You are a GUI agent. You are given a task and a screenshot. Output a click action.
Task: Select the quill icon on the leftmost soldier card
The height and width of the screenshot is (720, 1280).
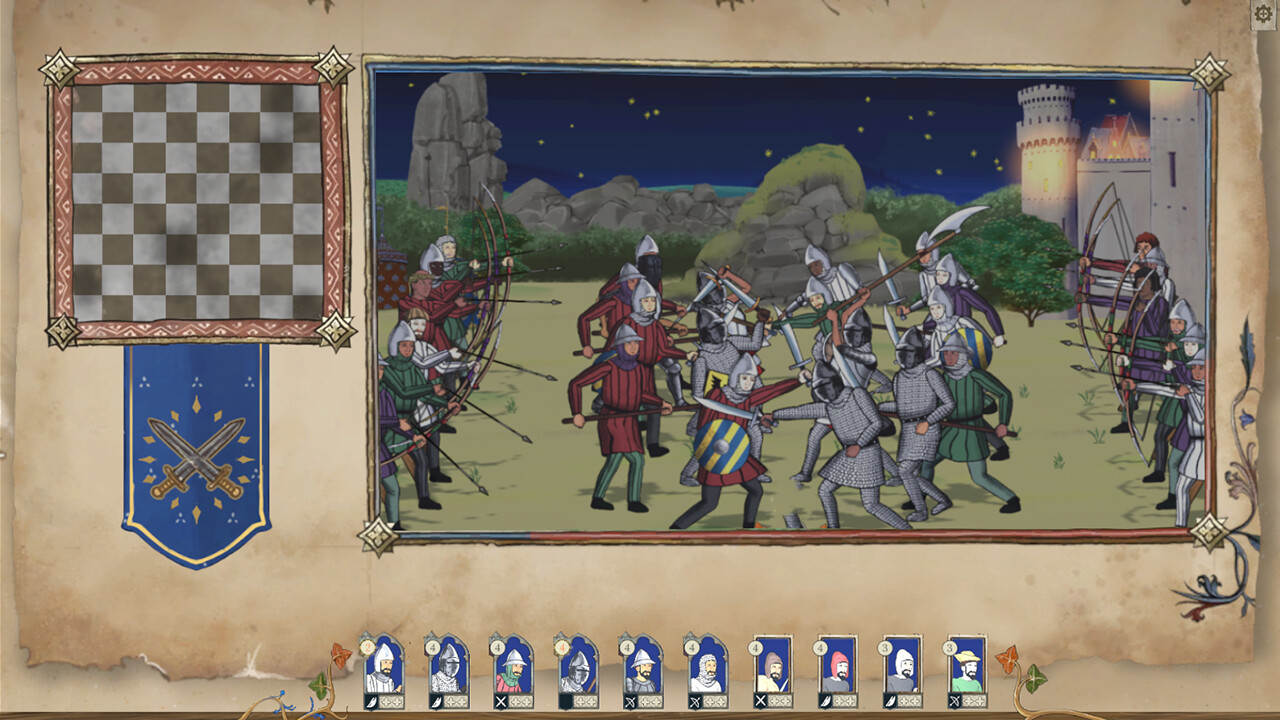(x=371, y=700)
